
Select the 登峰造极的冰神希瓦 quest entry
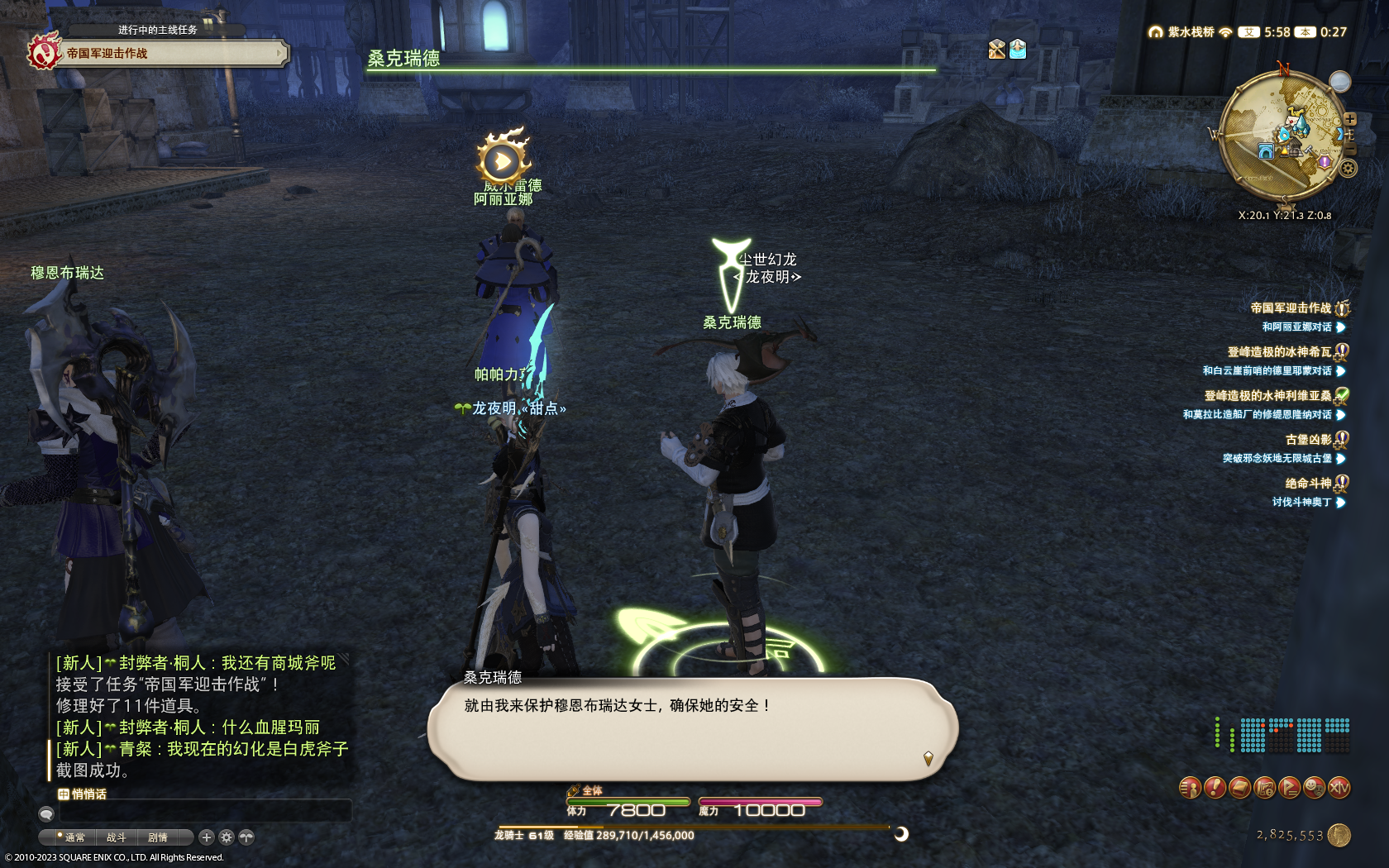1278,352
